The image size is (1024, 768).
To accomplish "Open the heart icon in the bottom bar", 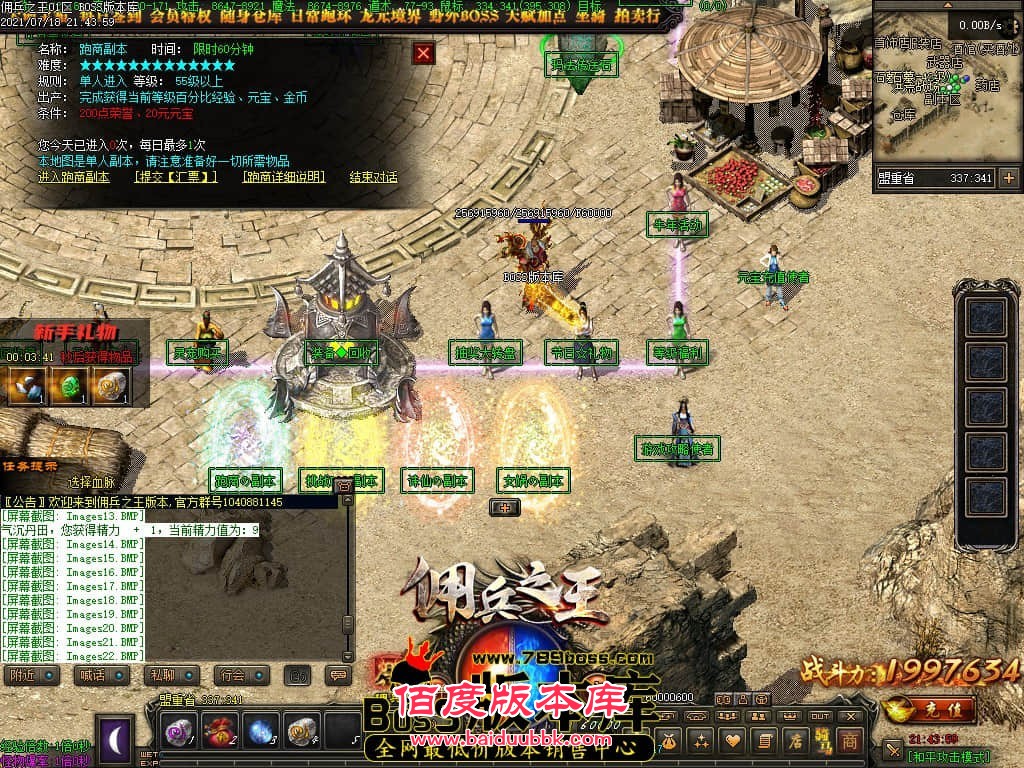I will pyautogui.click(x=733, y=740).
